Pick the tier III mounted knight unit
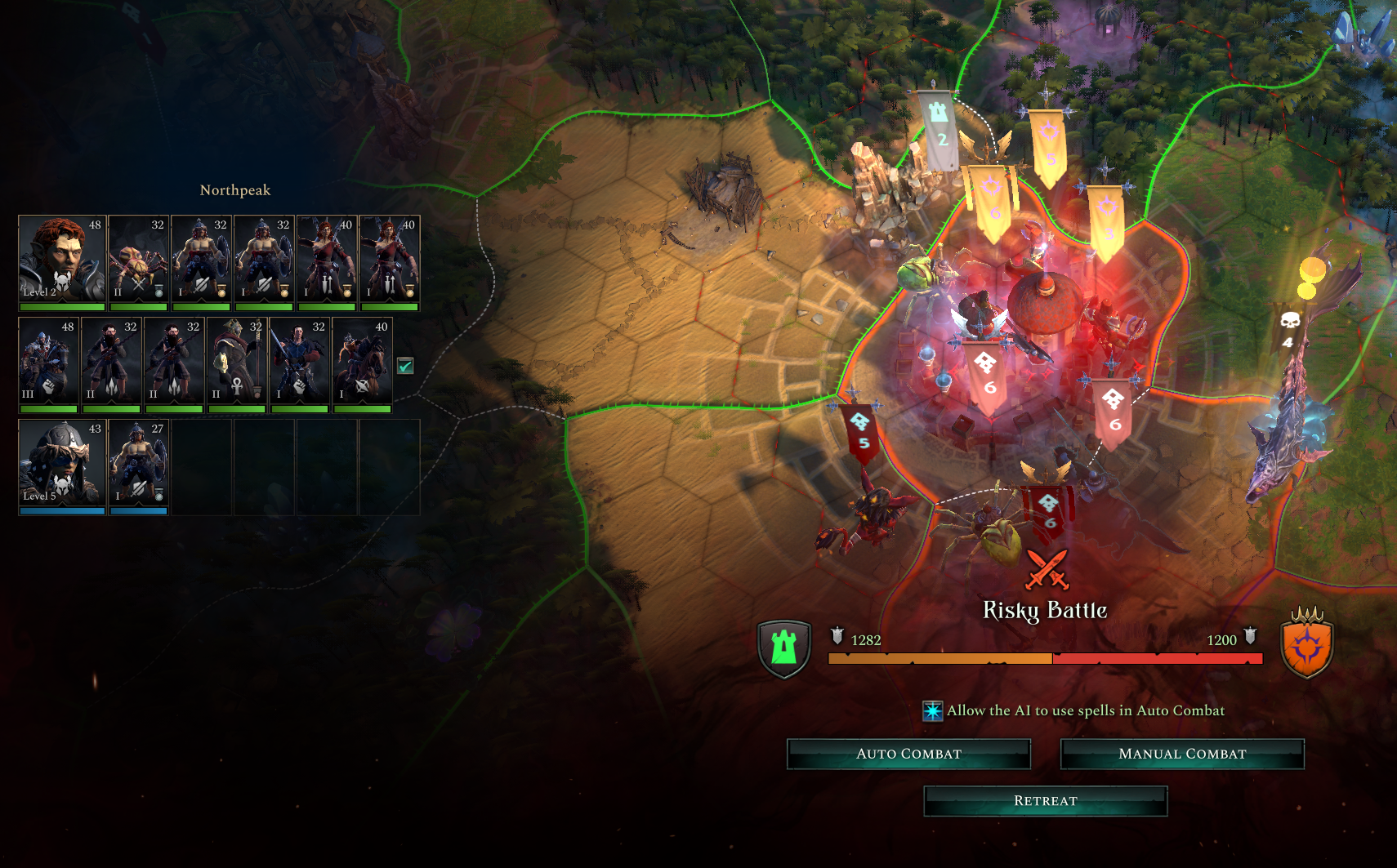1397x868 pixels. [x=48, y=363]
